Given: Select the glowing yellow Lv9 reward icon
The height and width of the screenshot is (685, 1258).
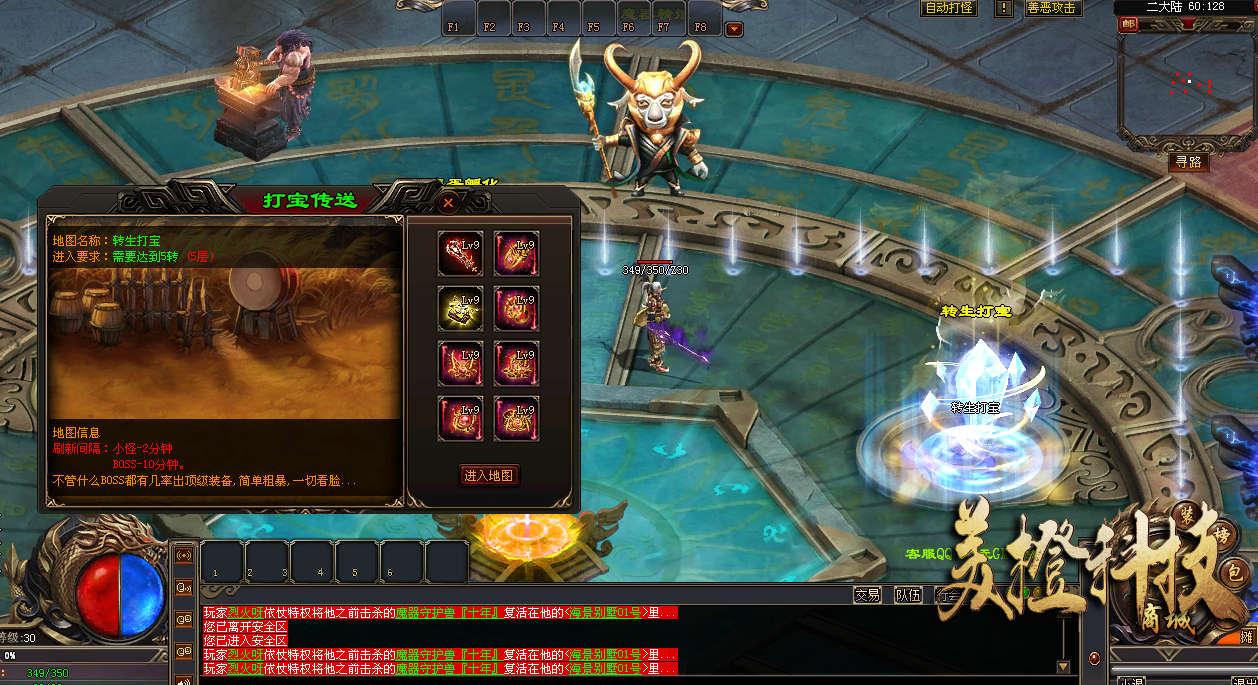Looking at the screenshot, I should click(460, 308).
